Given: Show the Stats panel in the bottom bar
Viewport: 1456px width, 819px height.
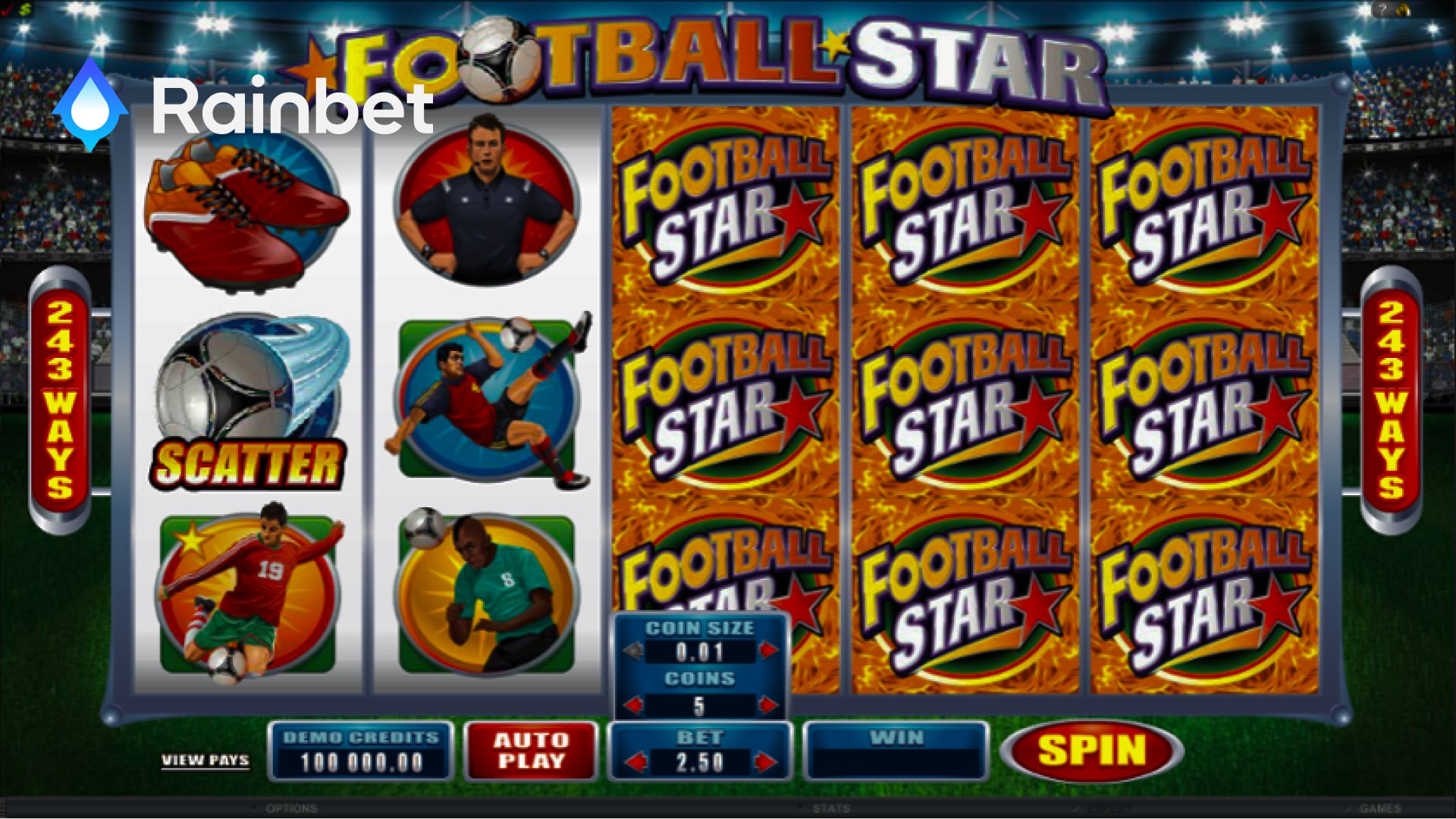Looking at the screenshot, I should 830,809.
